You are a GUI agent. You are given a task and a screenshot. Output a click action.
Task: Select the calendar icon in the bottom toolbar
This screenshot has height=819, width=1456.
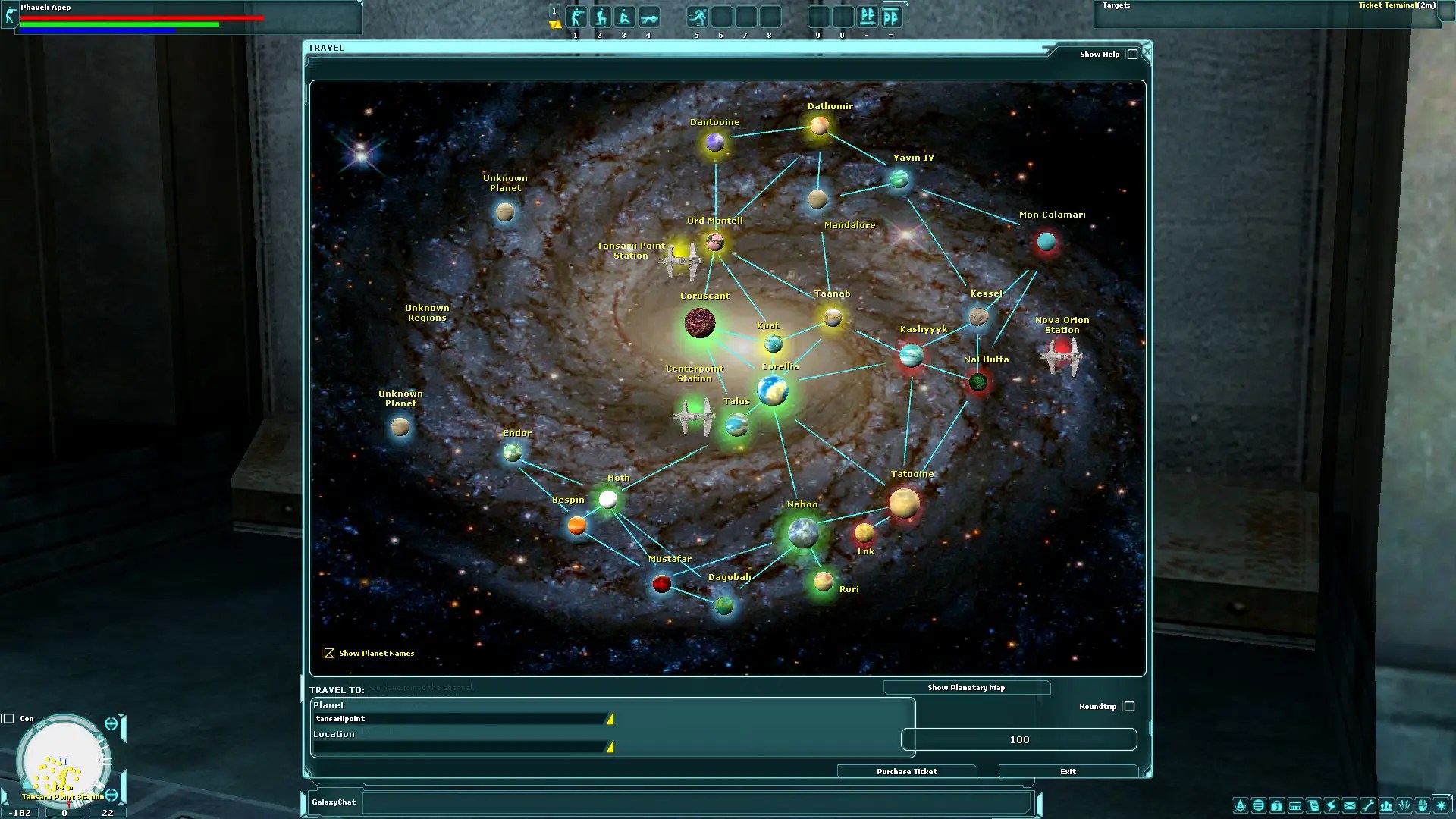tap(1295, 806)
